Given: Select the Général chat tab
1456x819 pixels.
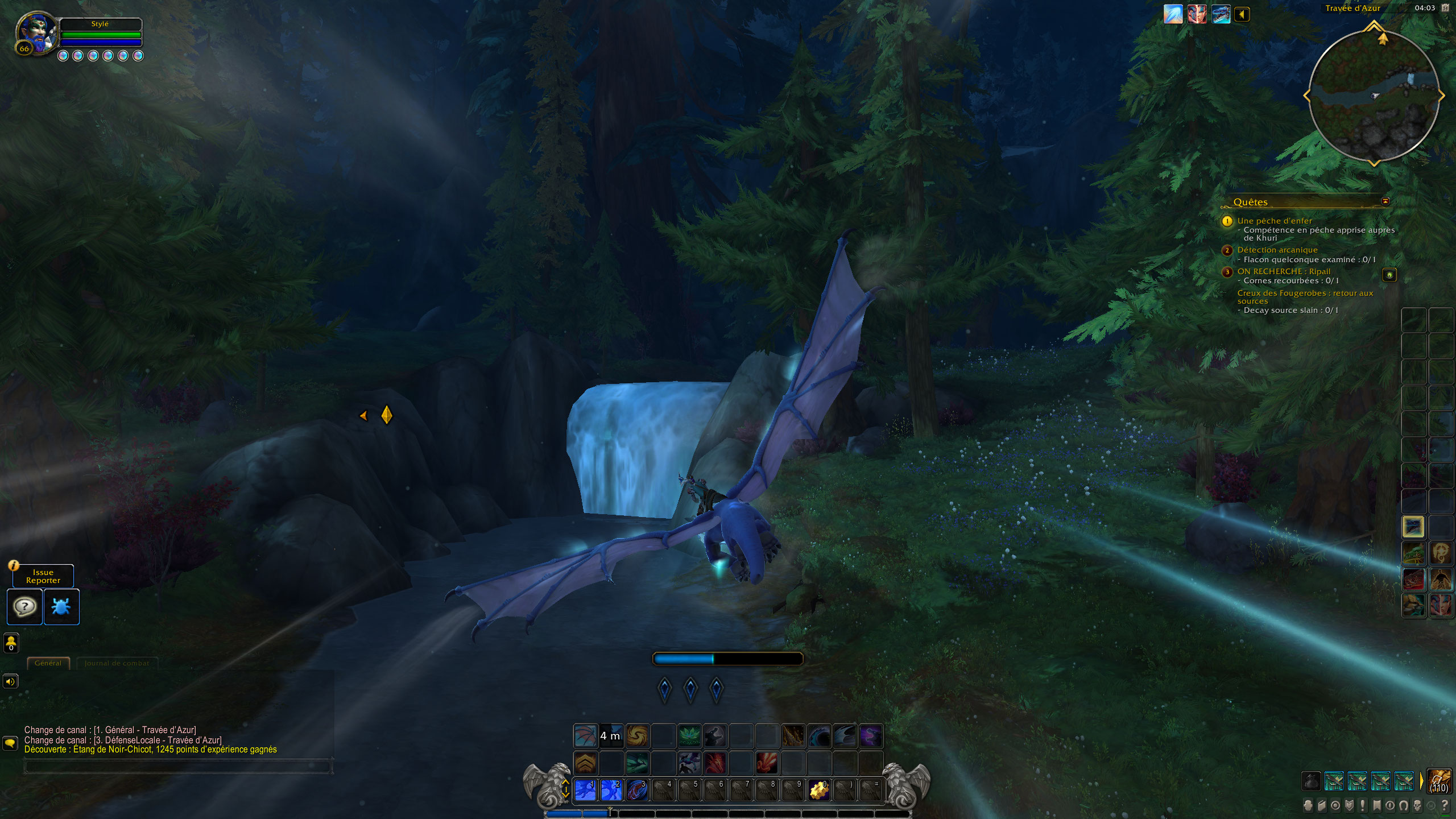Looking at the screenshot, I should coord(48,663).
